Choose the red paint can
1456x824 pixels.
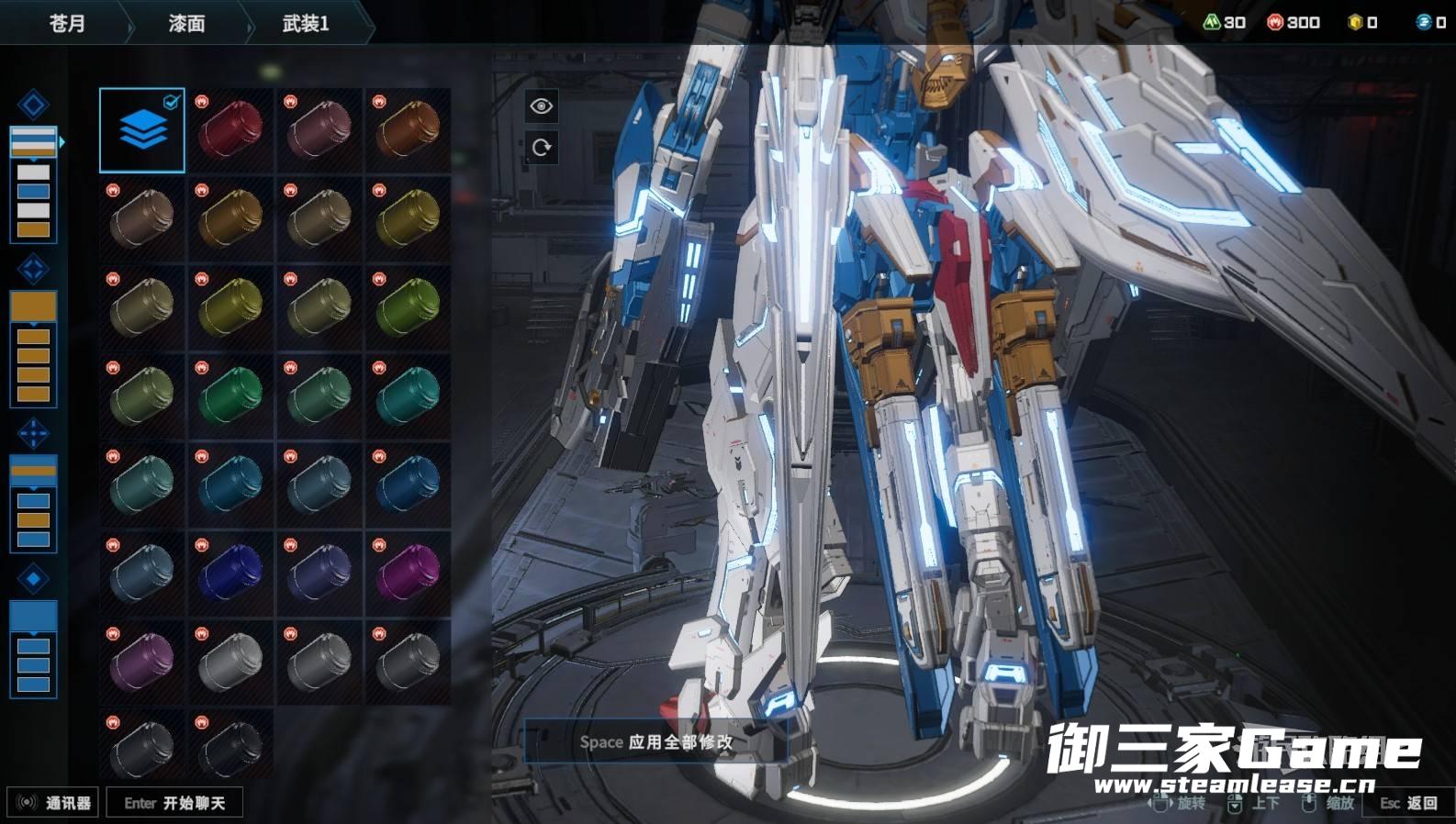click(230, 130)
